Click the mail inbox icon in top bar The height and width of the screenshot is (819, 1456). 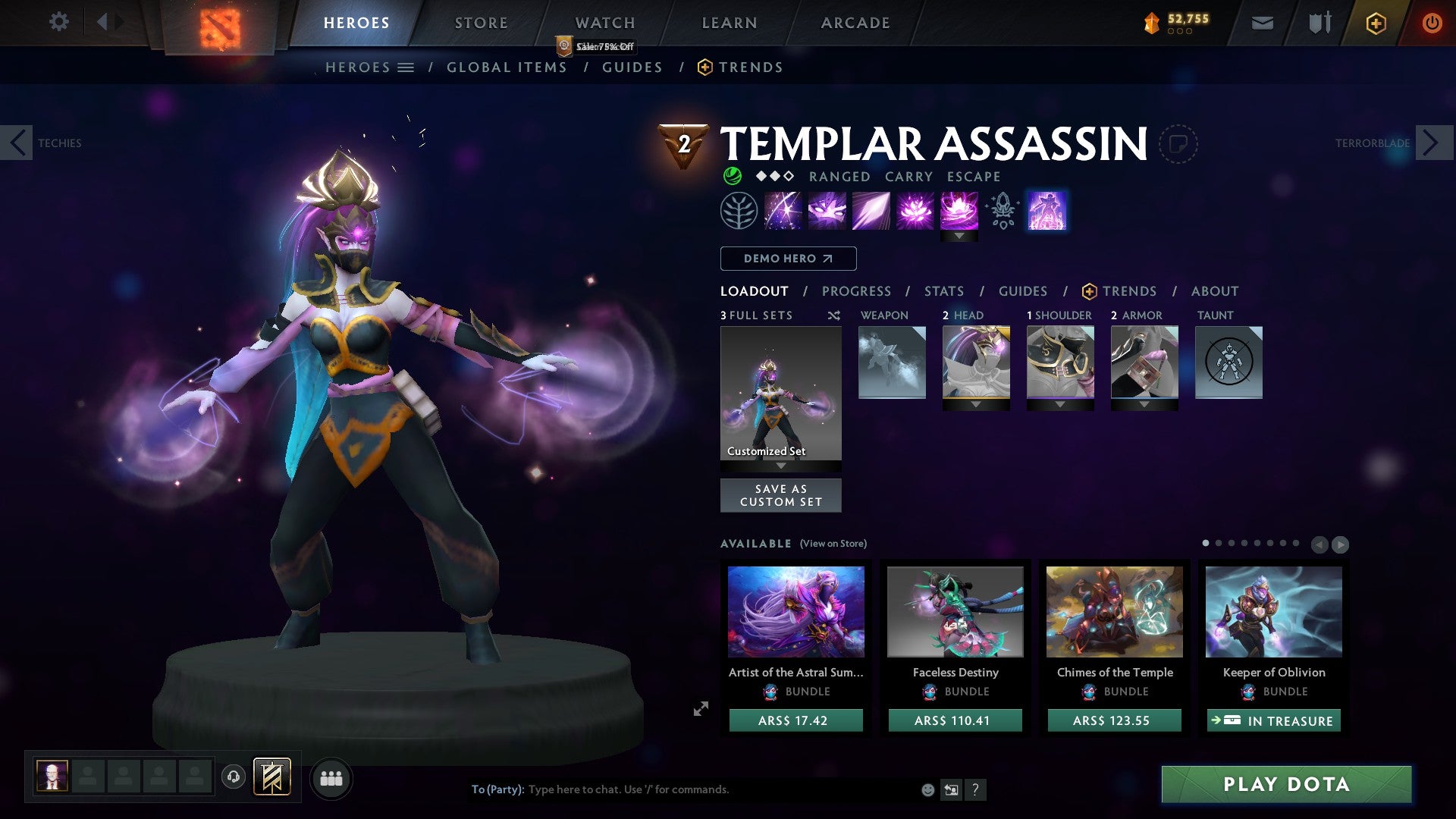point(1262,23)
